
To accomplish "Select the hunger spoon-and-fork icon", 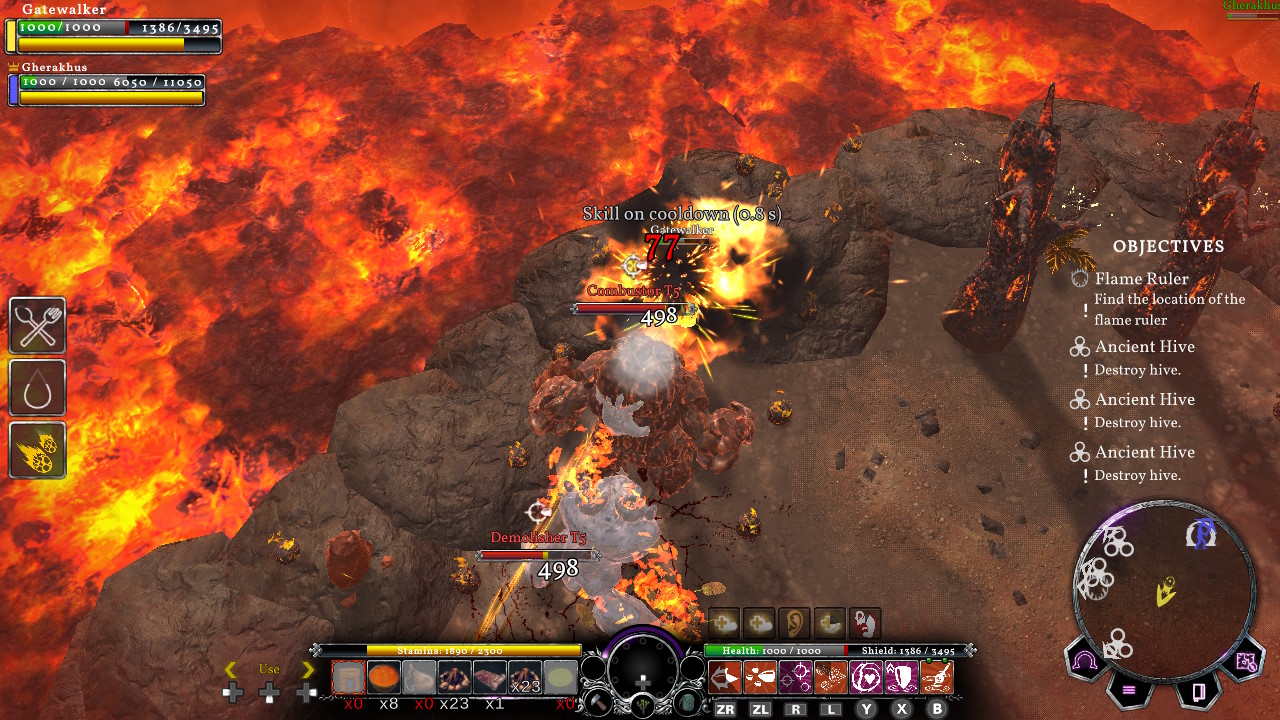I will point(37,325).
